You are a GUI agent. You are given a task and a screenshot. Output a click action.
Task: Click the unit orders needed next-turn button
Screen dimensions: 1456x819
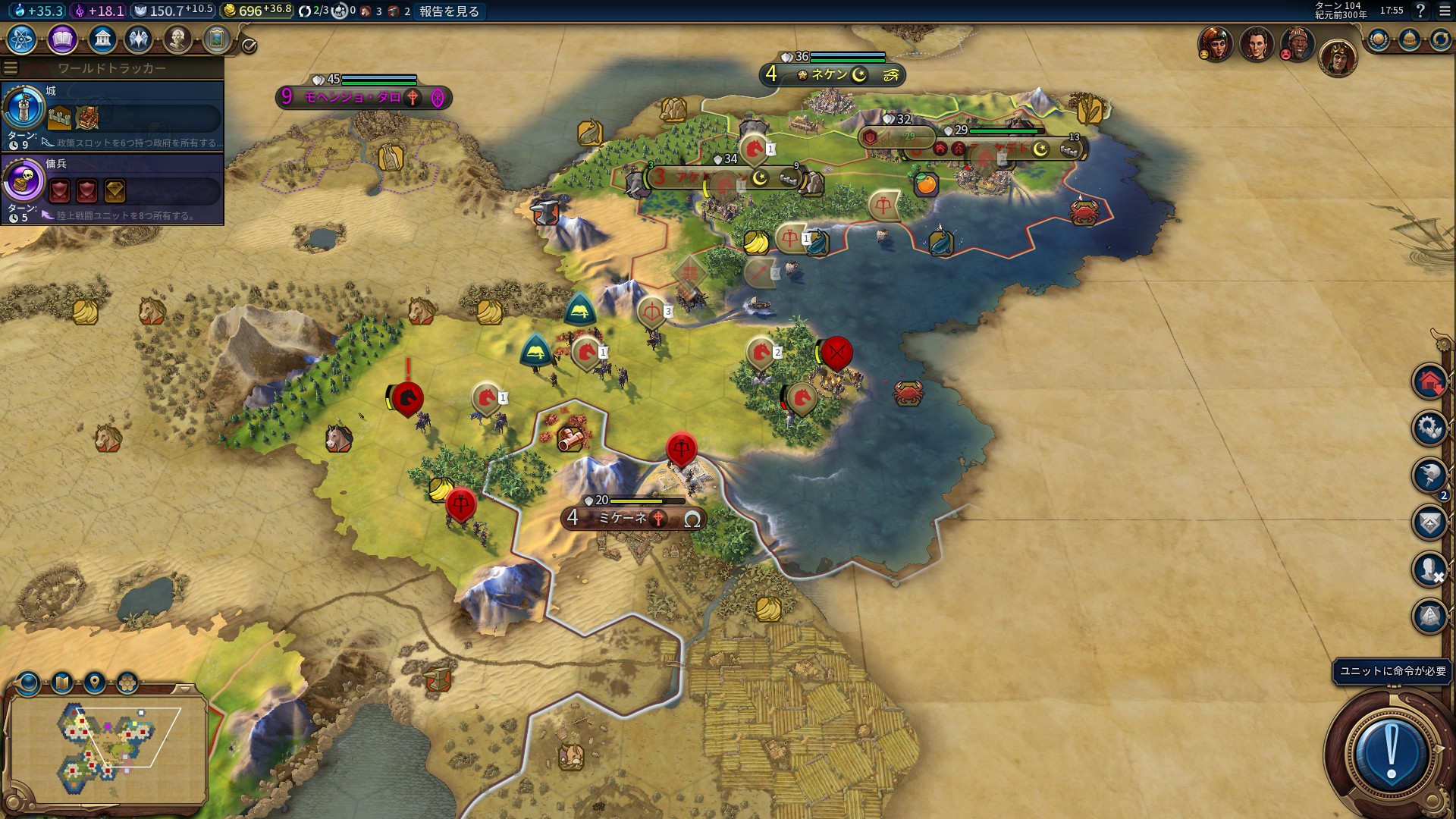click(x=1391, y=752)
